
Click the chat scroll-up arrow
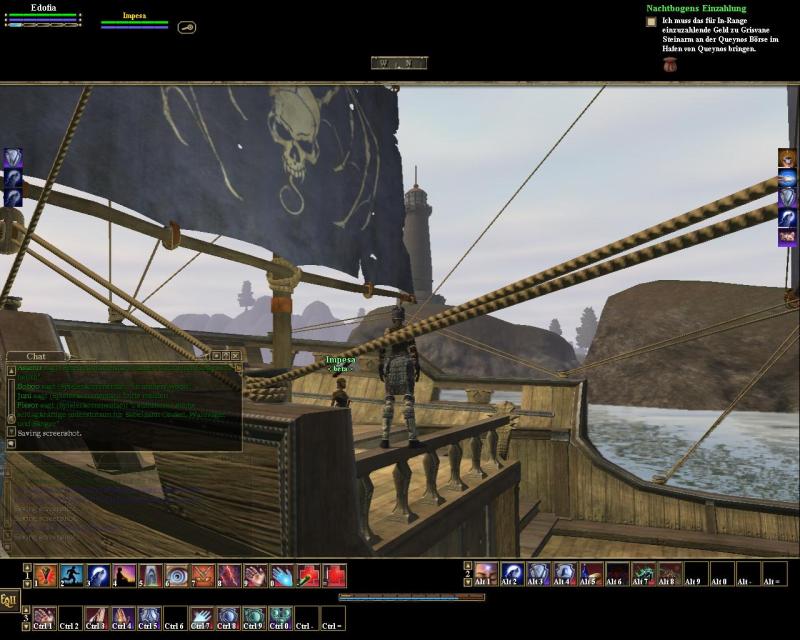[x=11, y=368]
